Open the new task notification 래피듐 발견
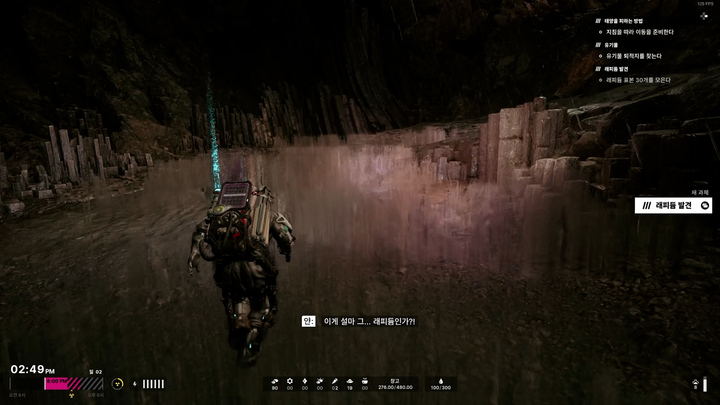Viewport: 720px width, 405px height. pyautogui.click(x=674, y=205)
